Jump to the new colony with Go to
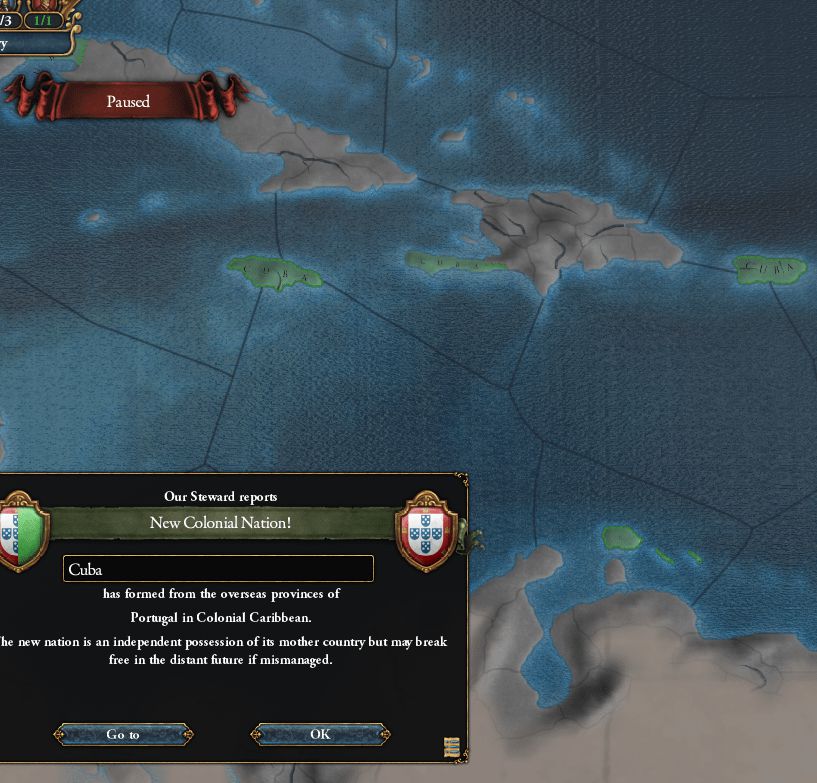Viewport: 817px width, 783px height. pos(123,735)
